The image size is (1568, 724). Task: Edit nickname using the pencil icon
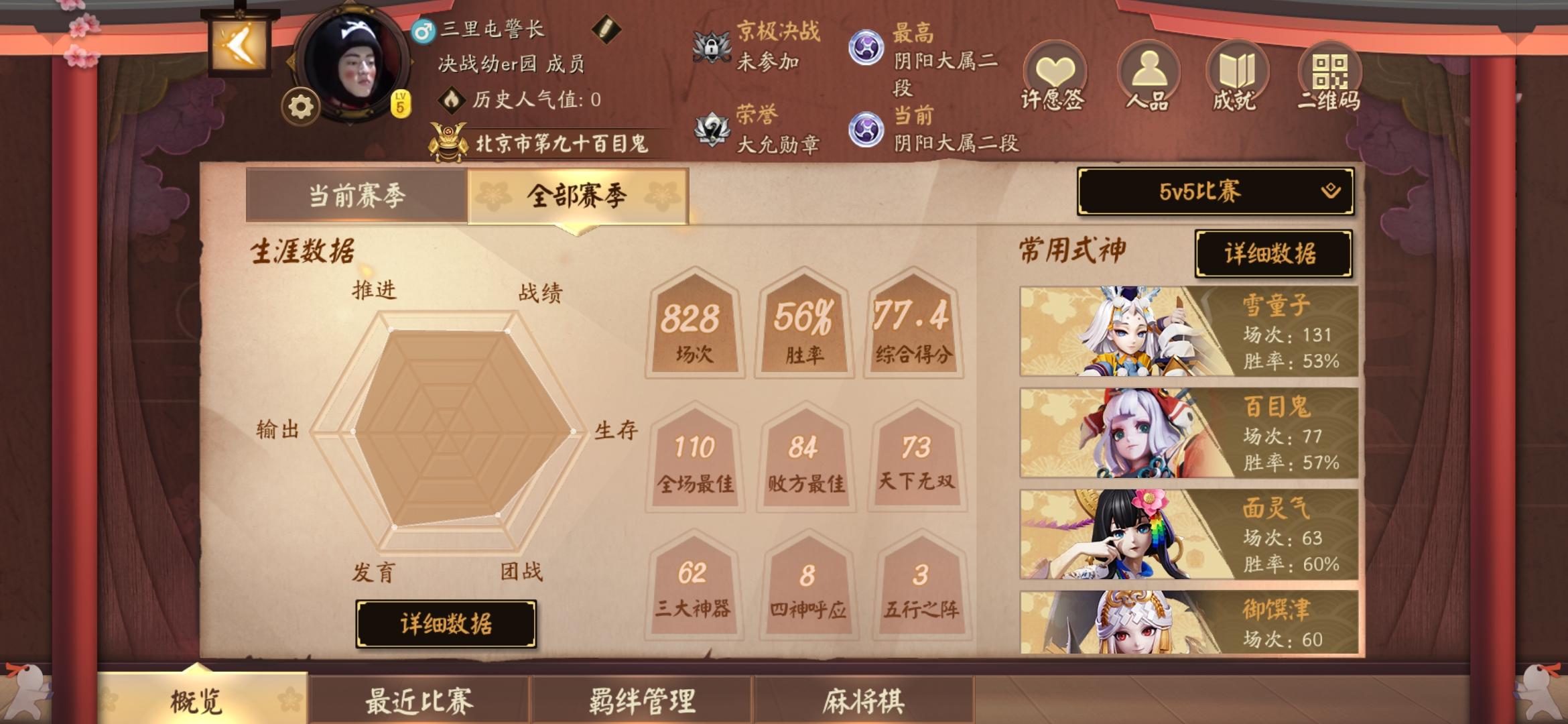point(605,30)
